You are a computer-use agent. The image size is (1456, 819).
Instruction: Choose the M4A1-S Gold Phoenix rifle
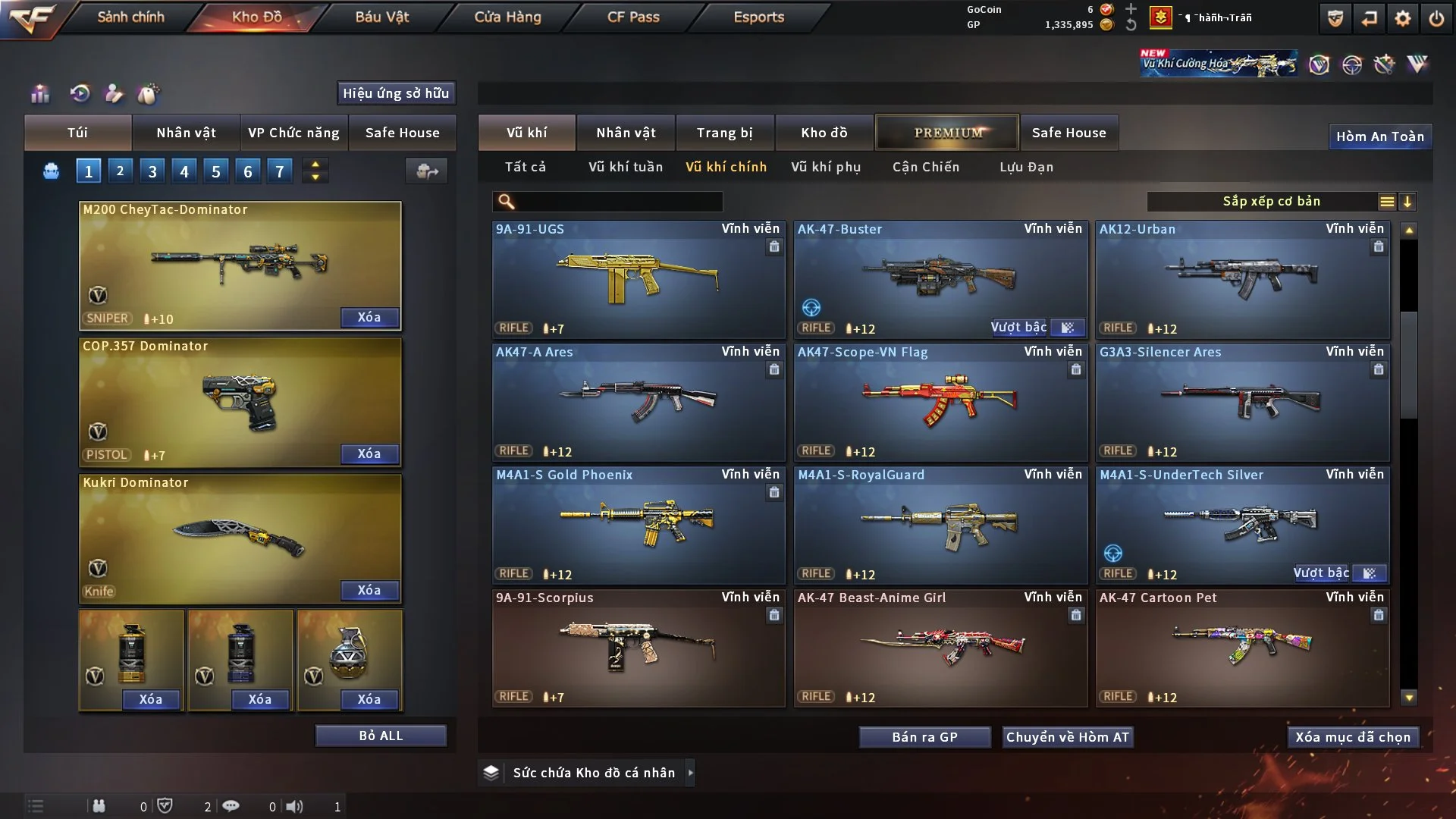click(x=639, y=525)
